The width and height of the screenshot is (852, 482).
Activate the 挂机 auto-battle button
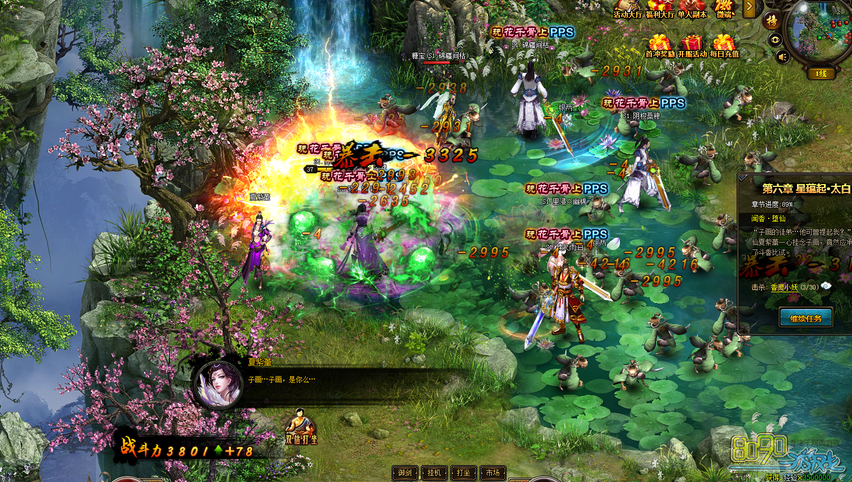click(434, 472)
